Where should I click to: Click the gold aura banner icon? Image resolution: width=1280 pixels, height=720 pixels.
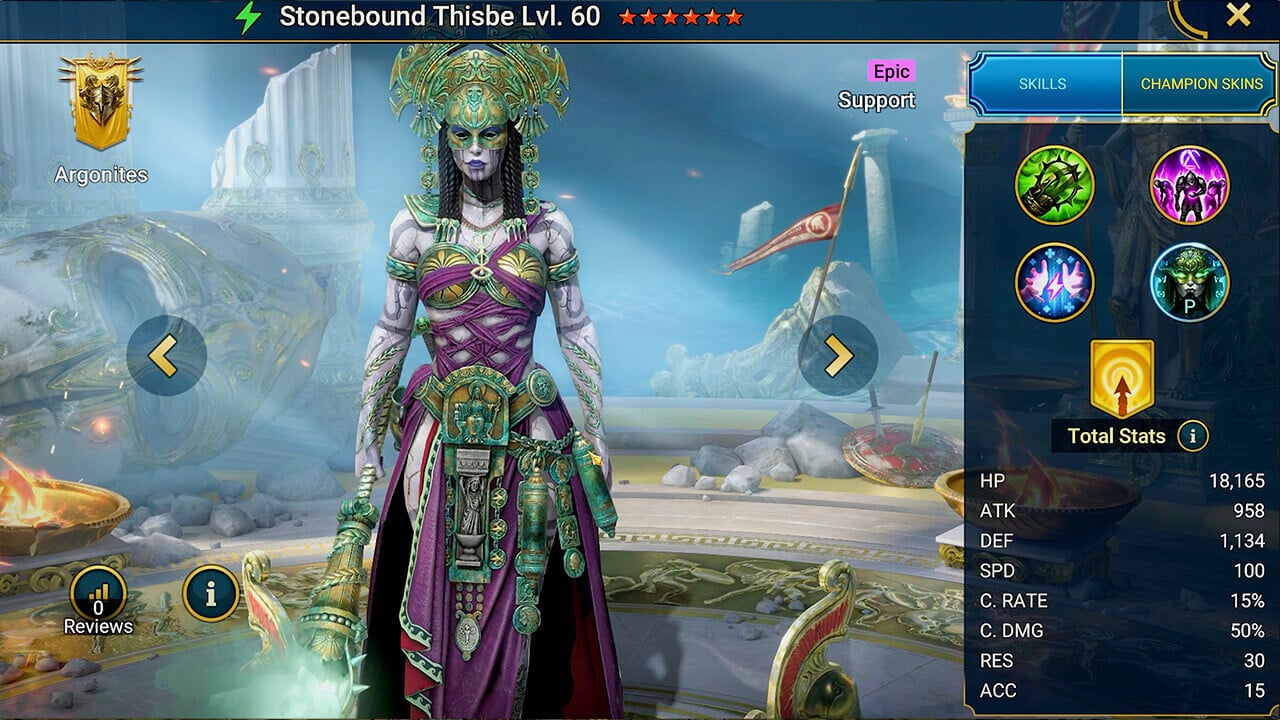click(1122, 378)
